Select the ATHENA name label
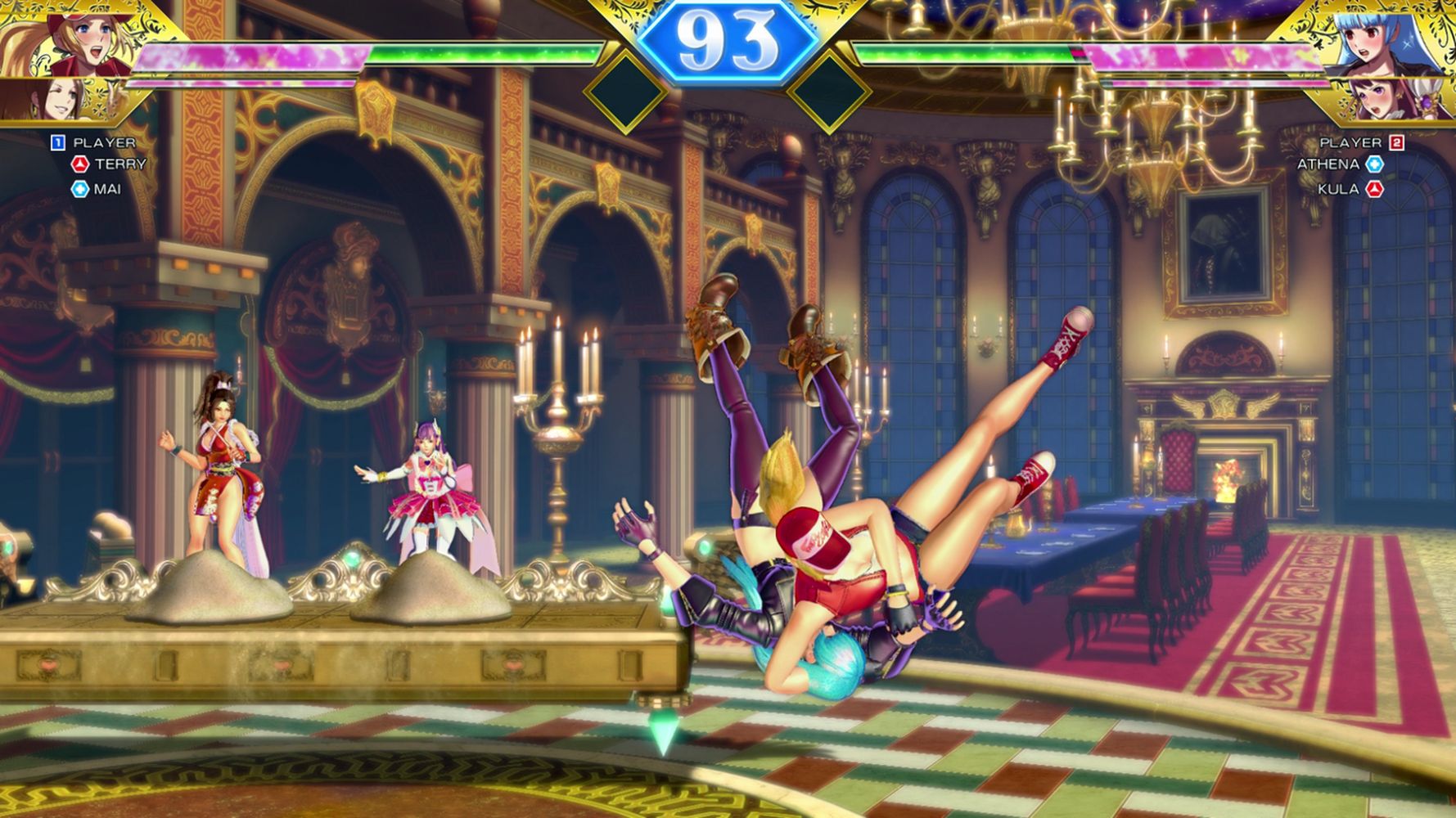This screenshot has height=818, width=1456. [x=1327, y=164]
